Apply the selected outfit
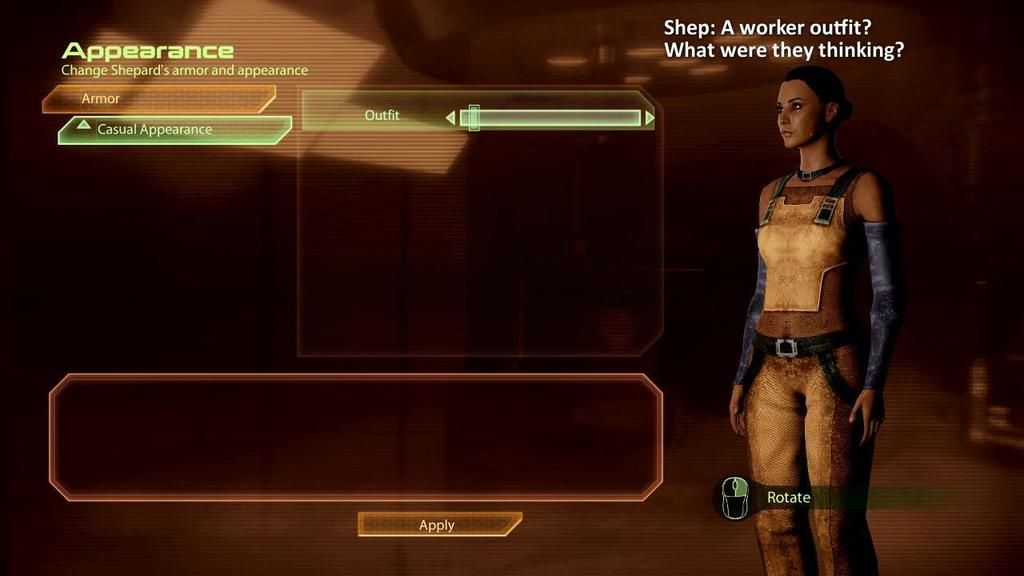The width and height of the screenshot is (1024, 576). click(x=438, y=525)
